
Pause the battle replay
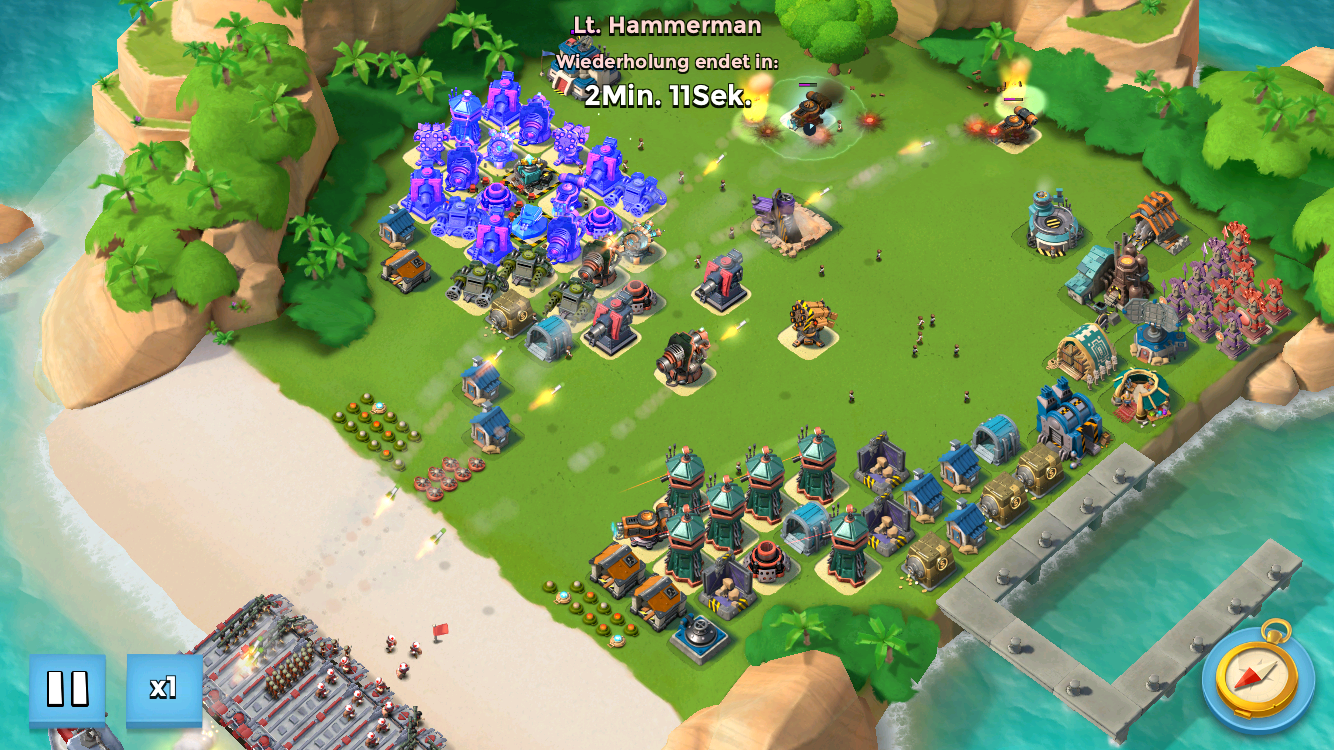pos(67,688)
